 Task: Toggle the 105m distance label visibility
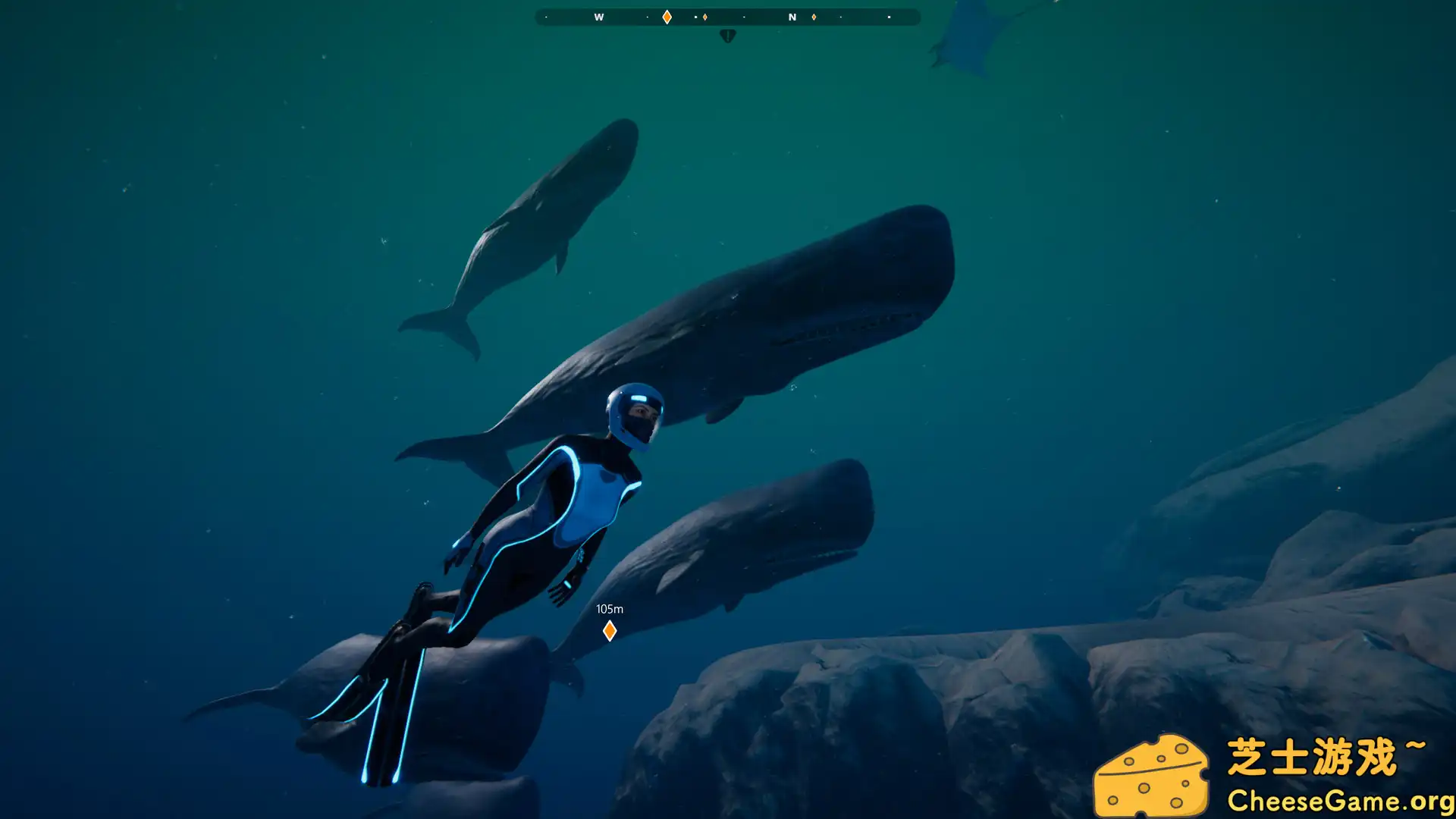[610, 608]
